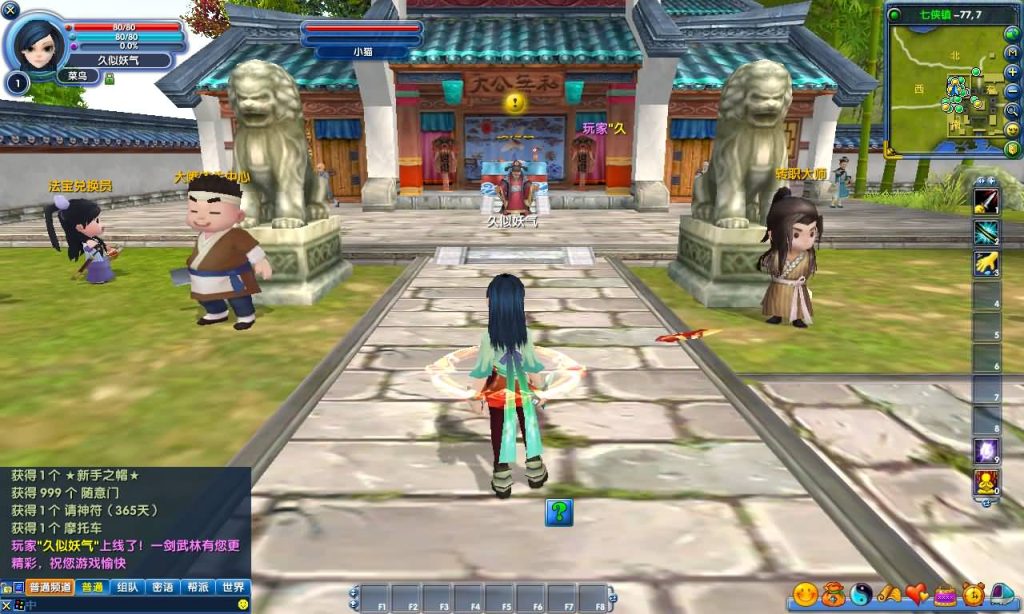Image resolution: width=1024 pixels, height=614 pixels.
Task: Open the computer system menu icon
Action: pyautogui.click(x=1001, y=595)
